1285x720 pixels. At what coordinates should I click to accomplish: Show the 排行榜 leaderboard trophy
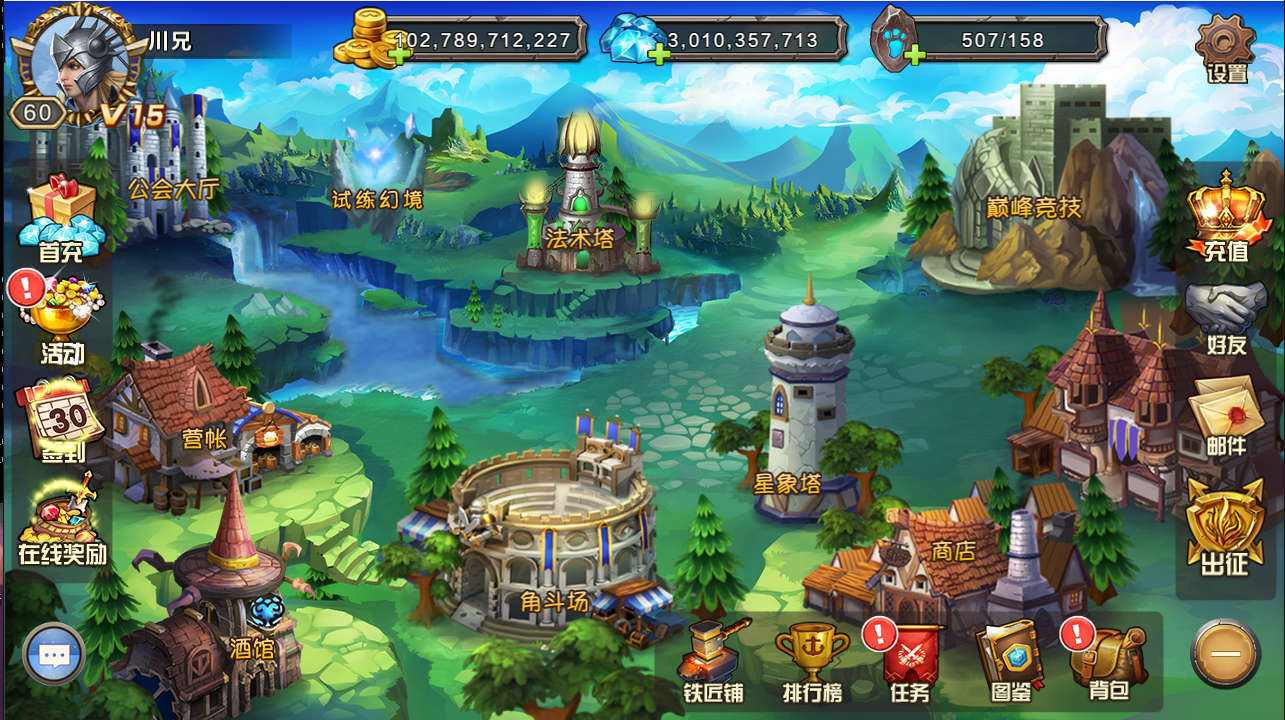[x=812, y=658]
